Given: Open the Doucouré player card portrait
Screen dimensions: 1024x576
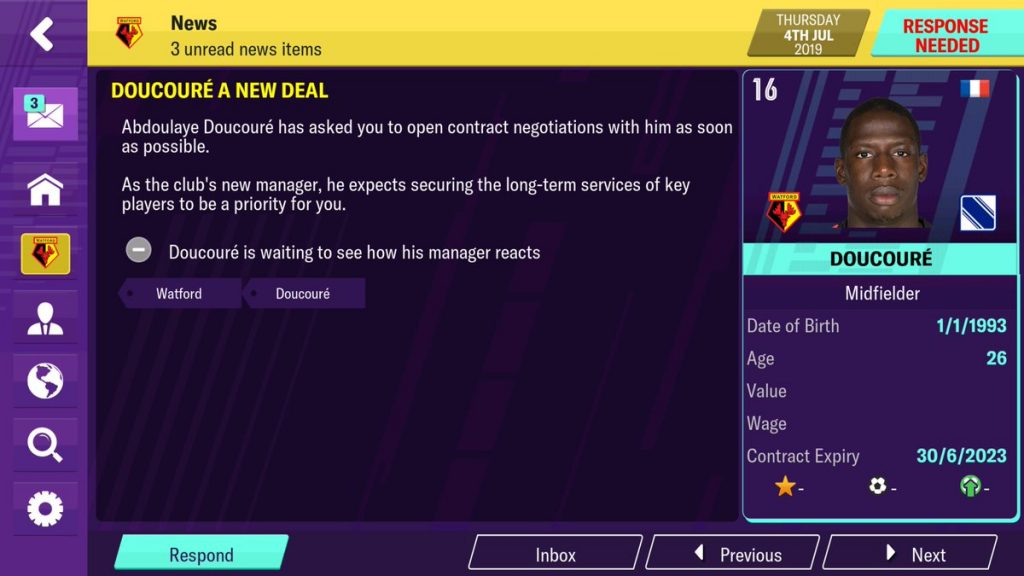Looking at the screenshot, I should pyautogui.click(x=881, y=164).
